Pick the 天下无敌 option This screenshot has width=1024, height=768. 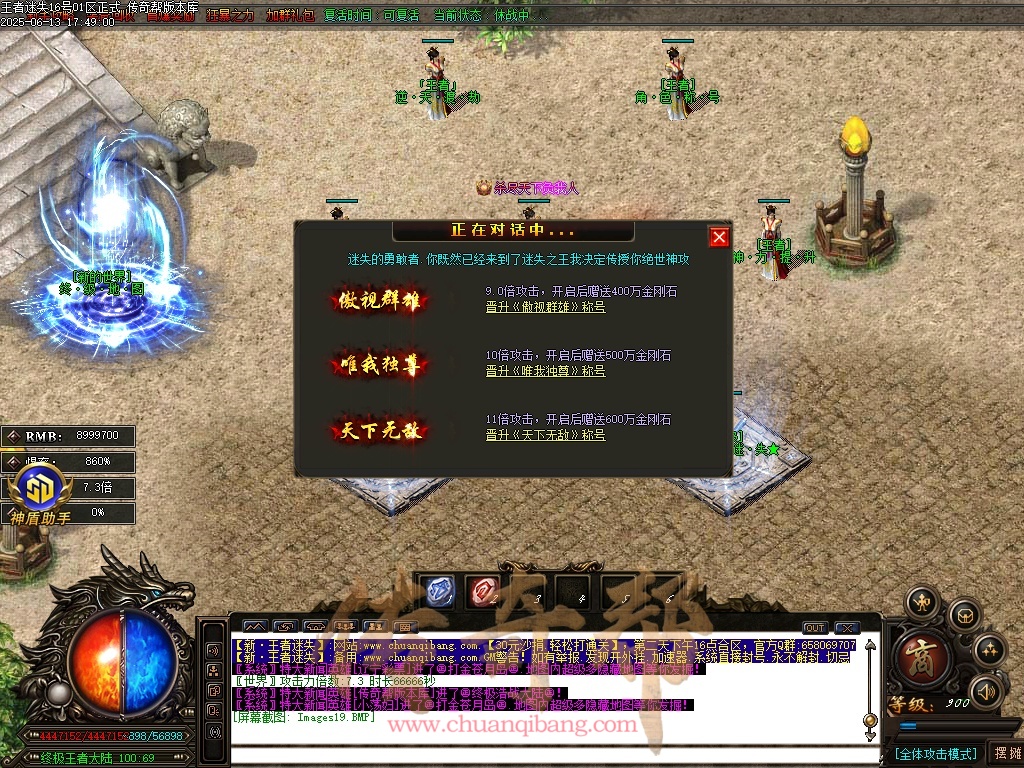[380, 430]
